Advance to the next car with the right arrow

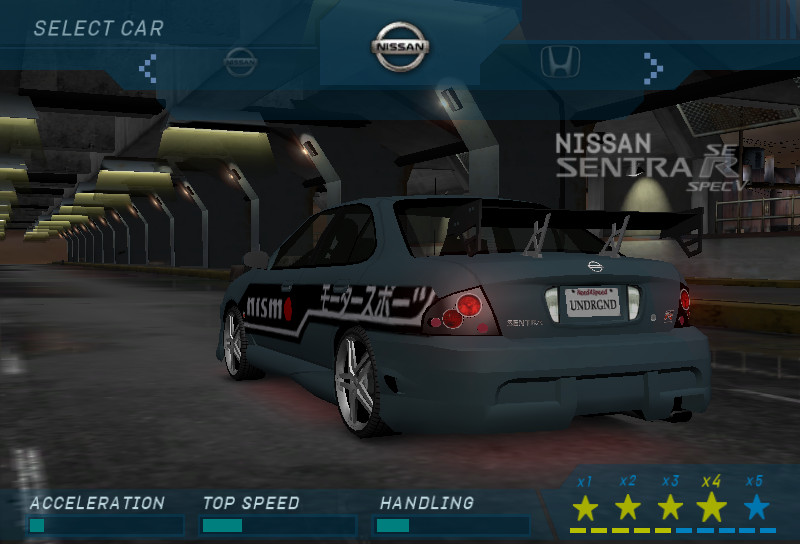(x=653, y=67)
